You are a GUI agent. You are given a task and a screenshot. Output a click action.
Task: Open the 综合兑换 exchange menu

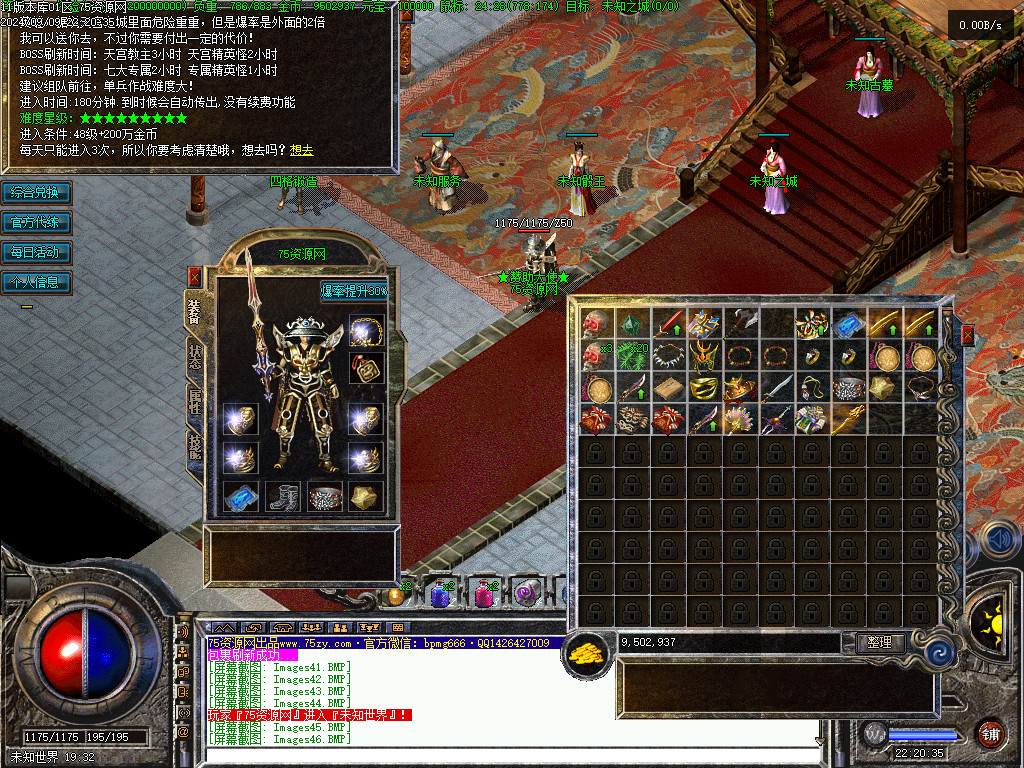[x=36, y=192]
